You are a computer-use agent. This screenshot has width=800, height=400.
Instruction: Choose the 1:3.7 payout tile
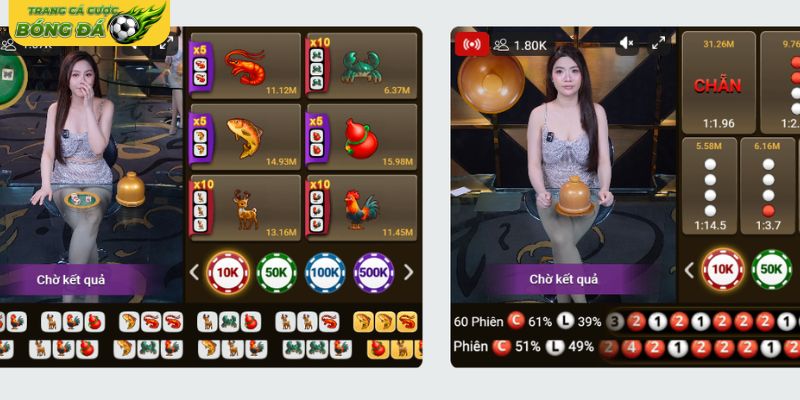(767, 185)
